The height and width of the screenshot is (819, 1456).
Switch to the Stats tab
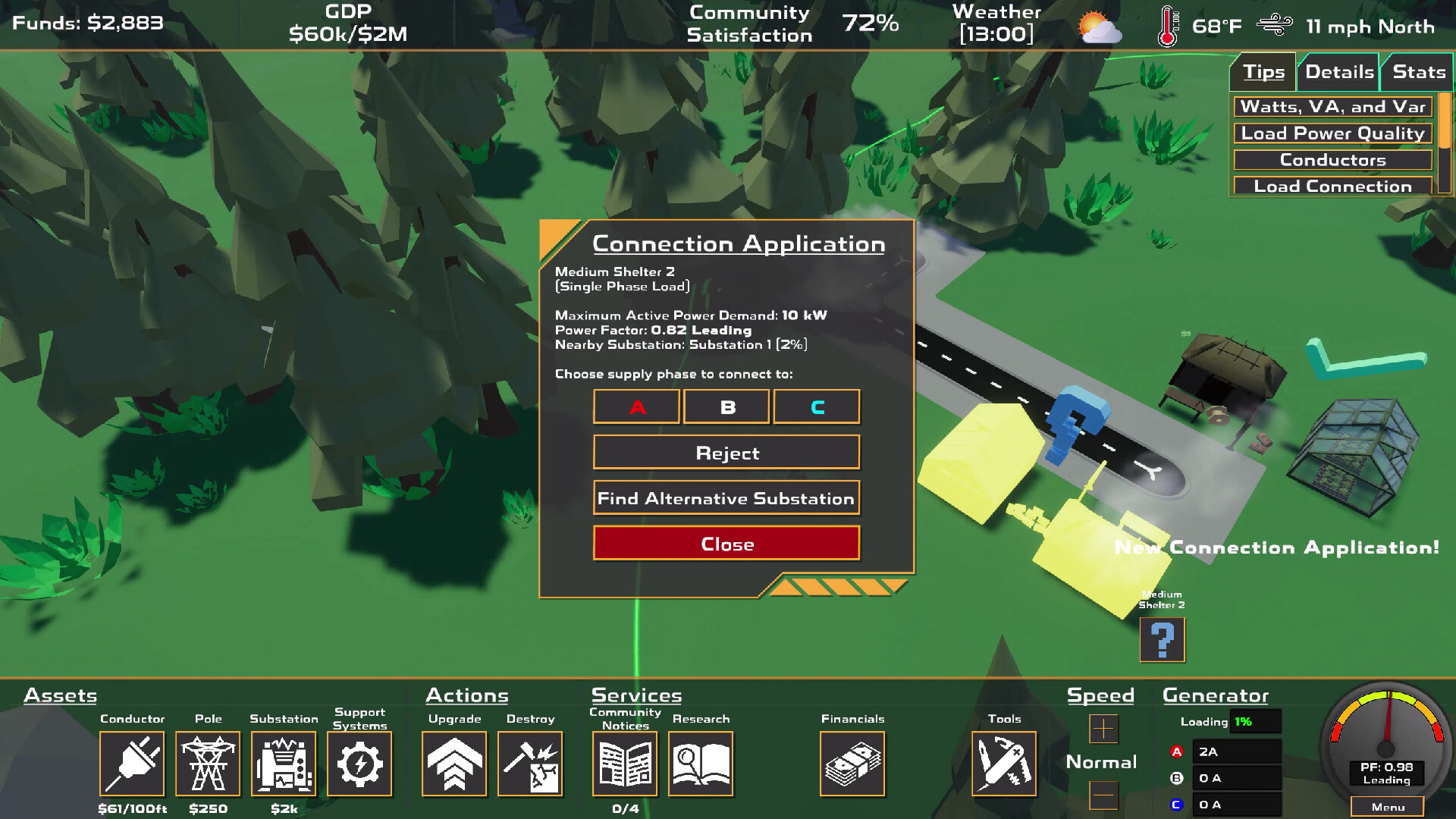1417,71
